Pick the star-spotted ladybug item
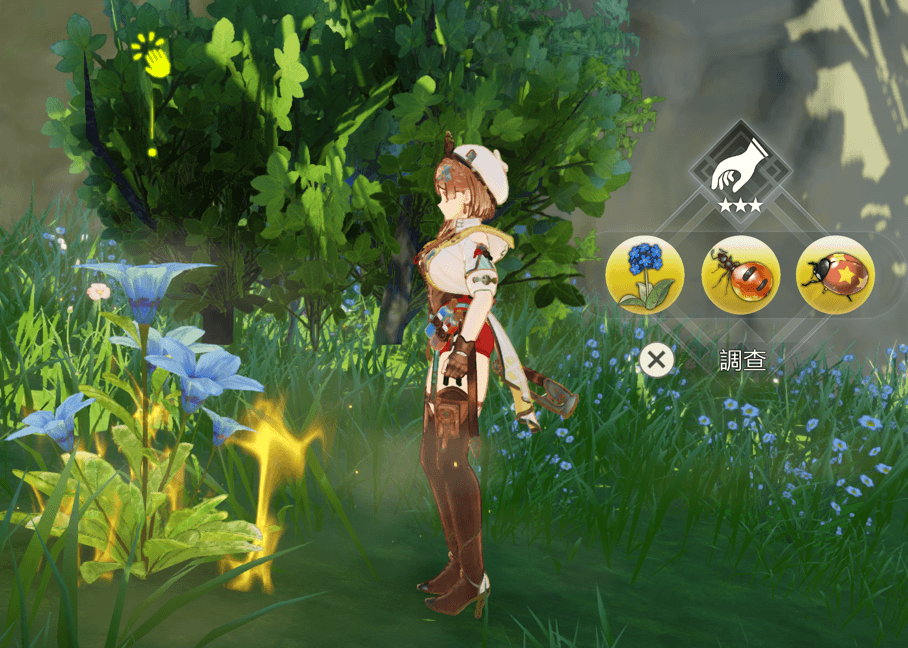 click(x=835, y=275)
